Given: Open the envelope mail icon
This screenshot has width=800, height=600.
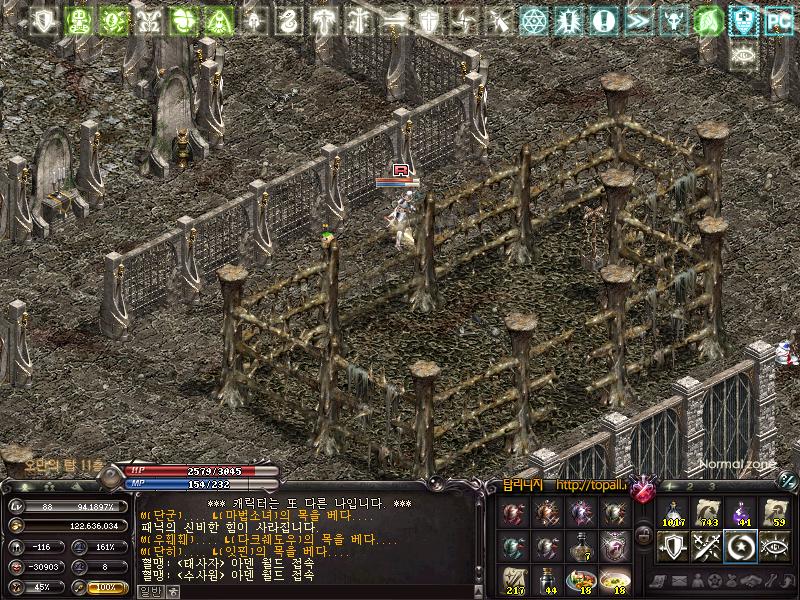Looking at the screenshot, I should 677,581.
